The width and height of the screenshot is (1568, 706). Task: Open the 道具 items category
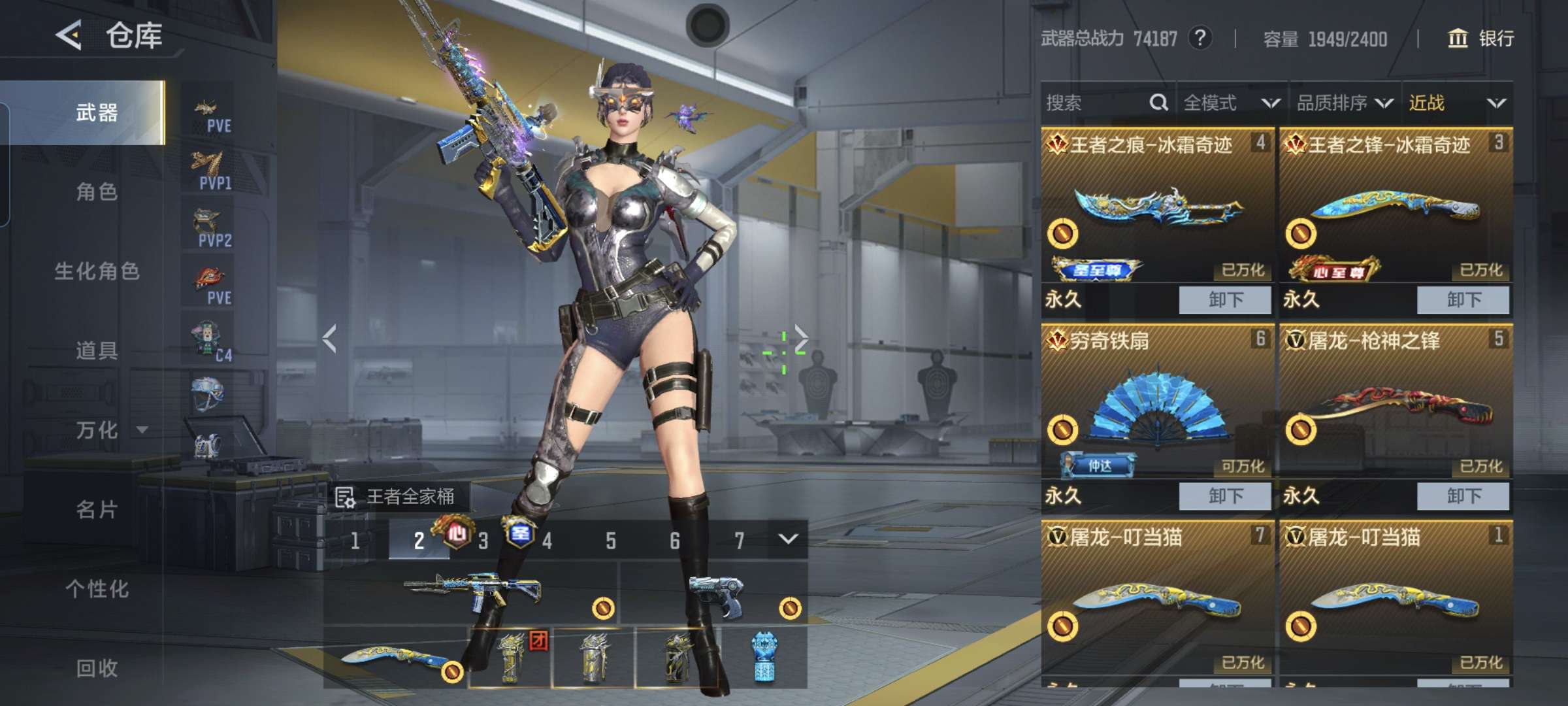click(96, 350)
